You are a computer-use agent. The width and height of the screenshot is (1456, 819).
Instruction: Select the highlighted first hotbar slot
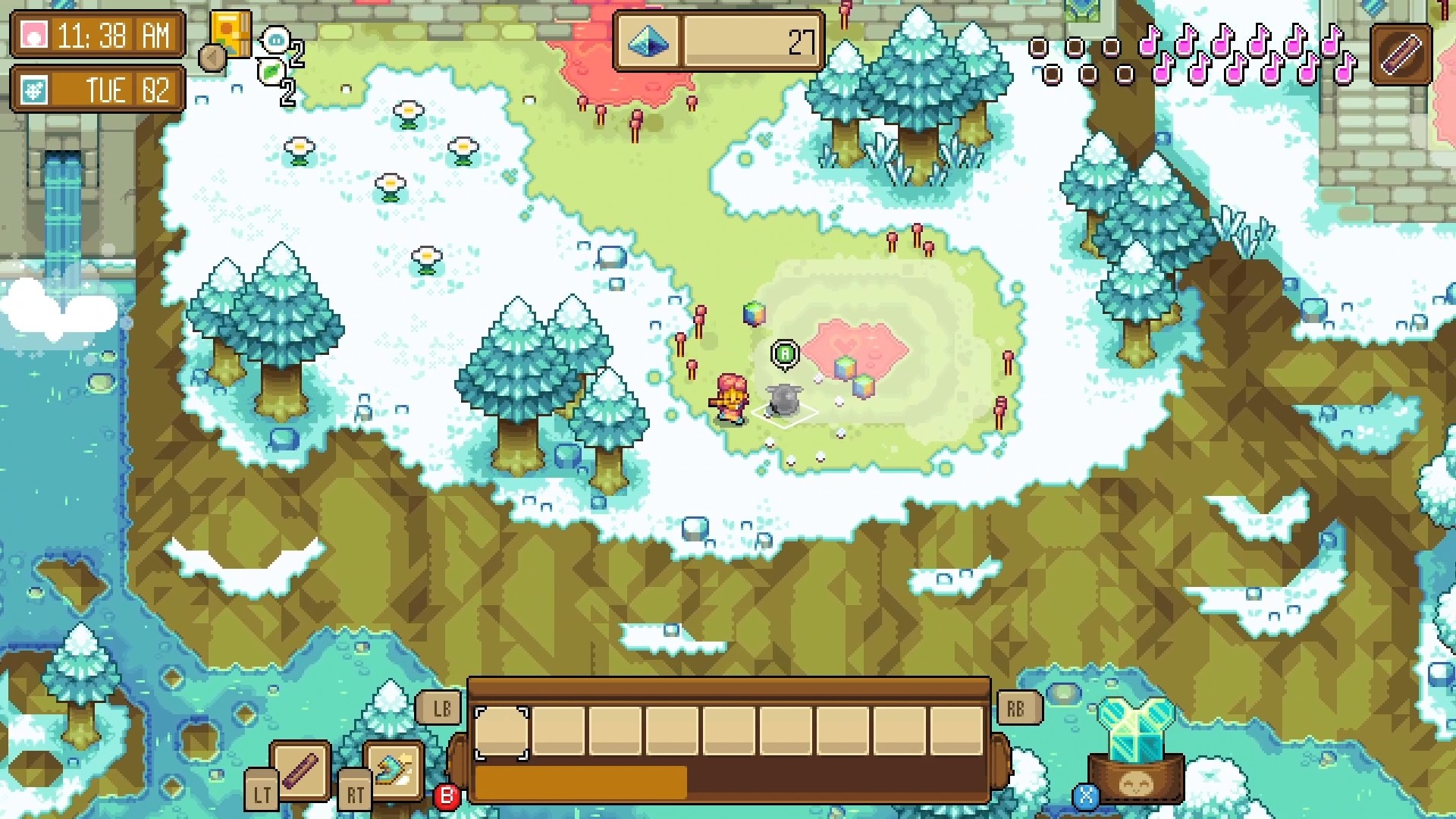pyautogui.click(x=500, y=732)
